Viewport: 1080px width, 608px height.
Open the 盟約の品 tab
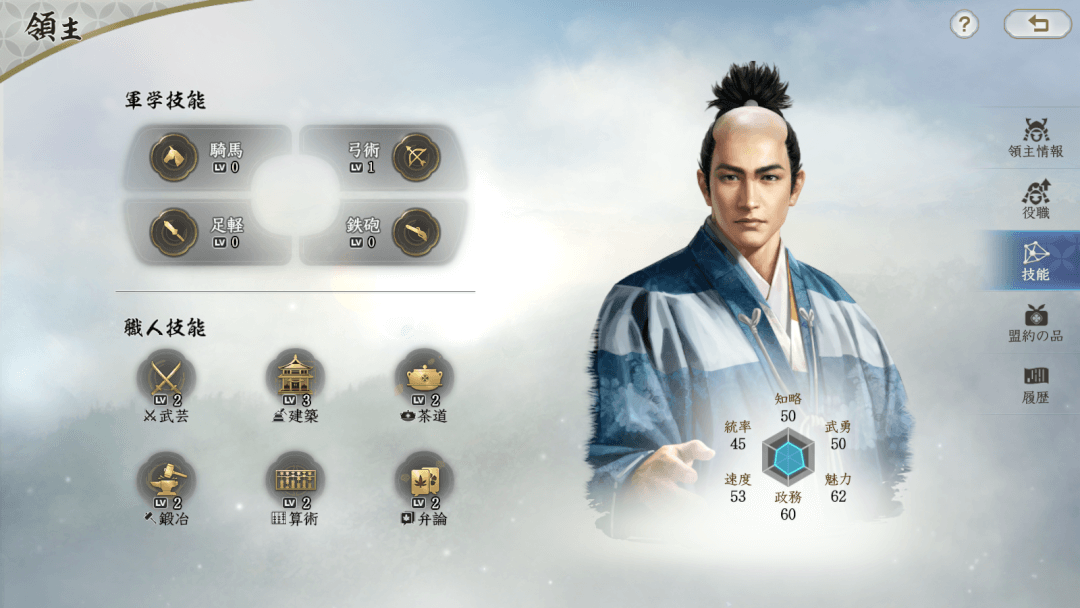tap(1035, 322)
